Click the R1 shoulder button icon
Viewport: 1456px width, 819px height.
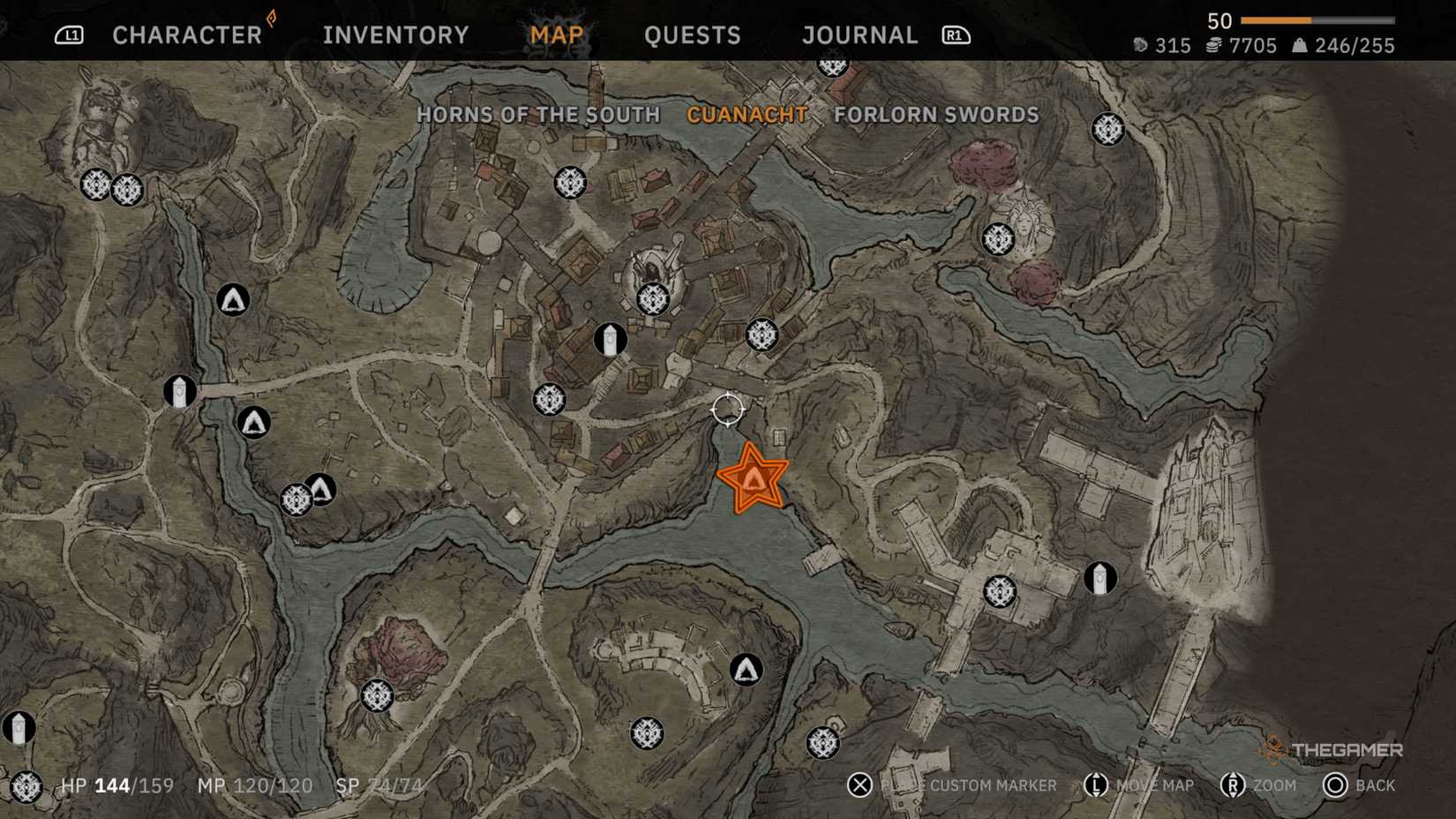[x=954, y=35]
